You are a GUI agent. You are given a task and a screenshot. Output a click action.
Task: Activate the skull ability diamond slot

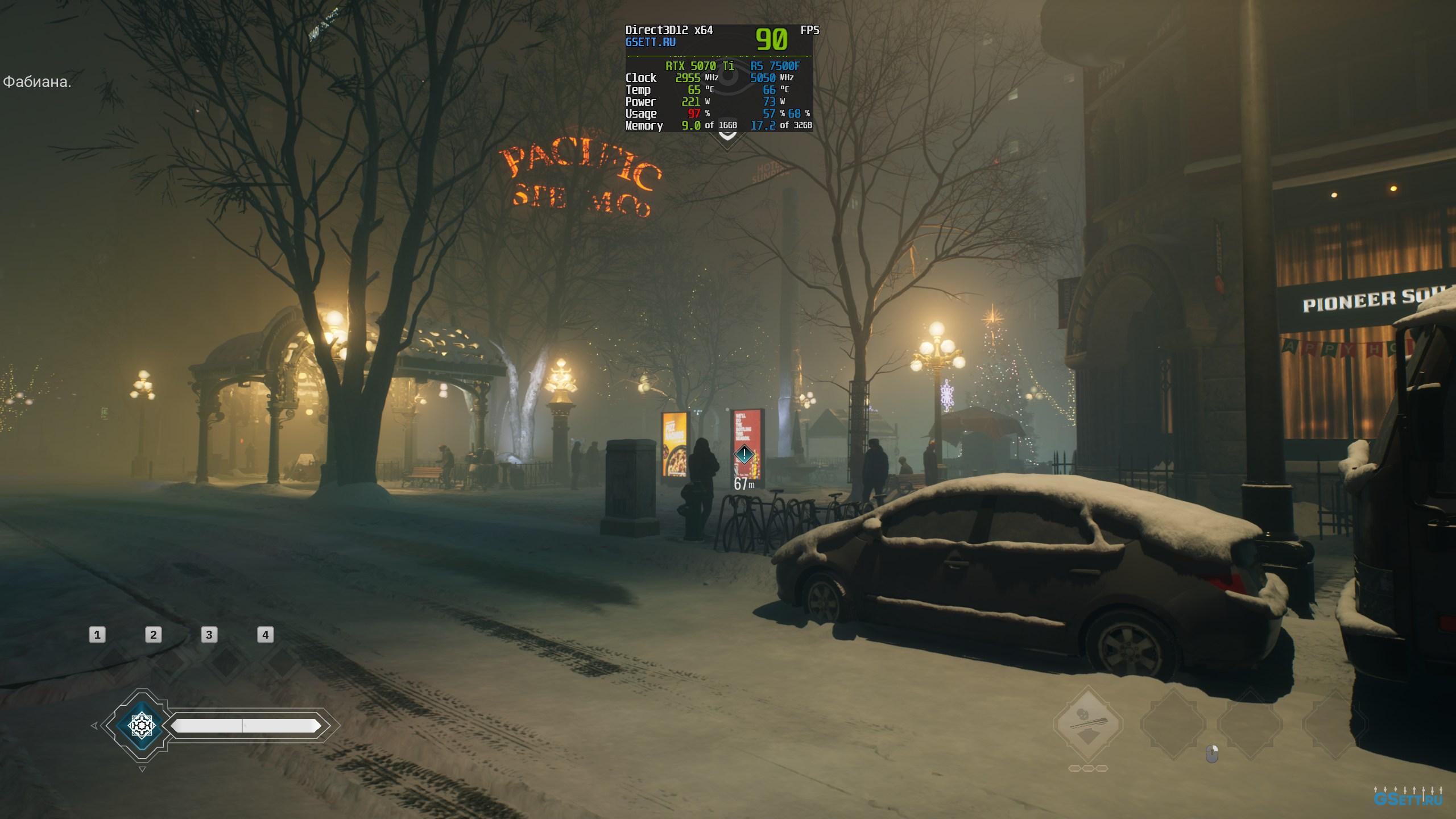coord(1087,724)
